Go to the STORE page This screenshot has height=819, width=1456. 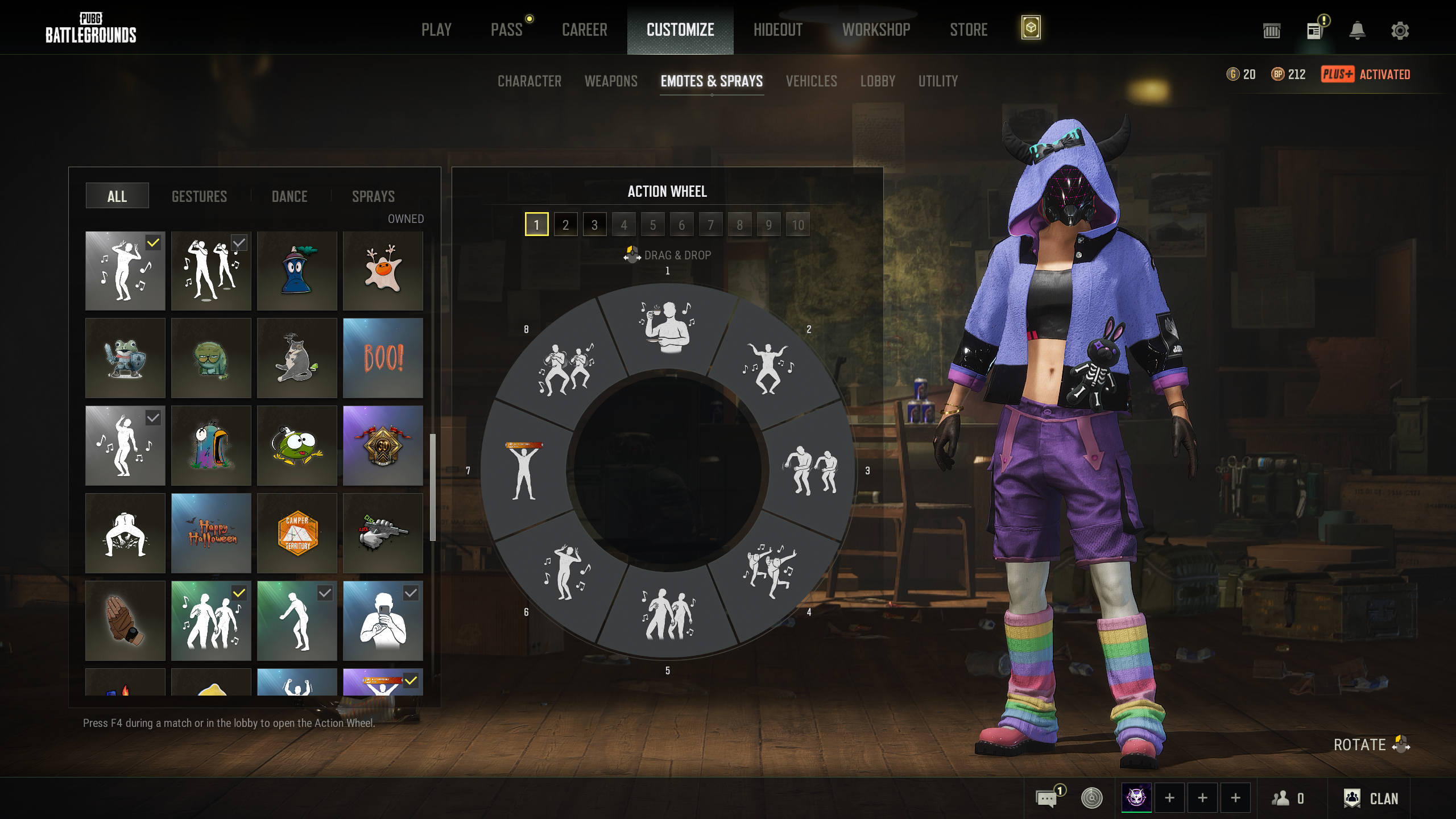coord(969,30)
